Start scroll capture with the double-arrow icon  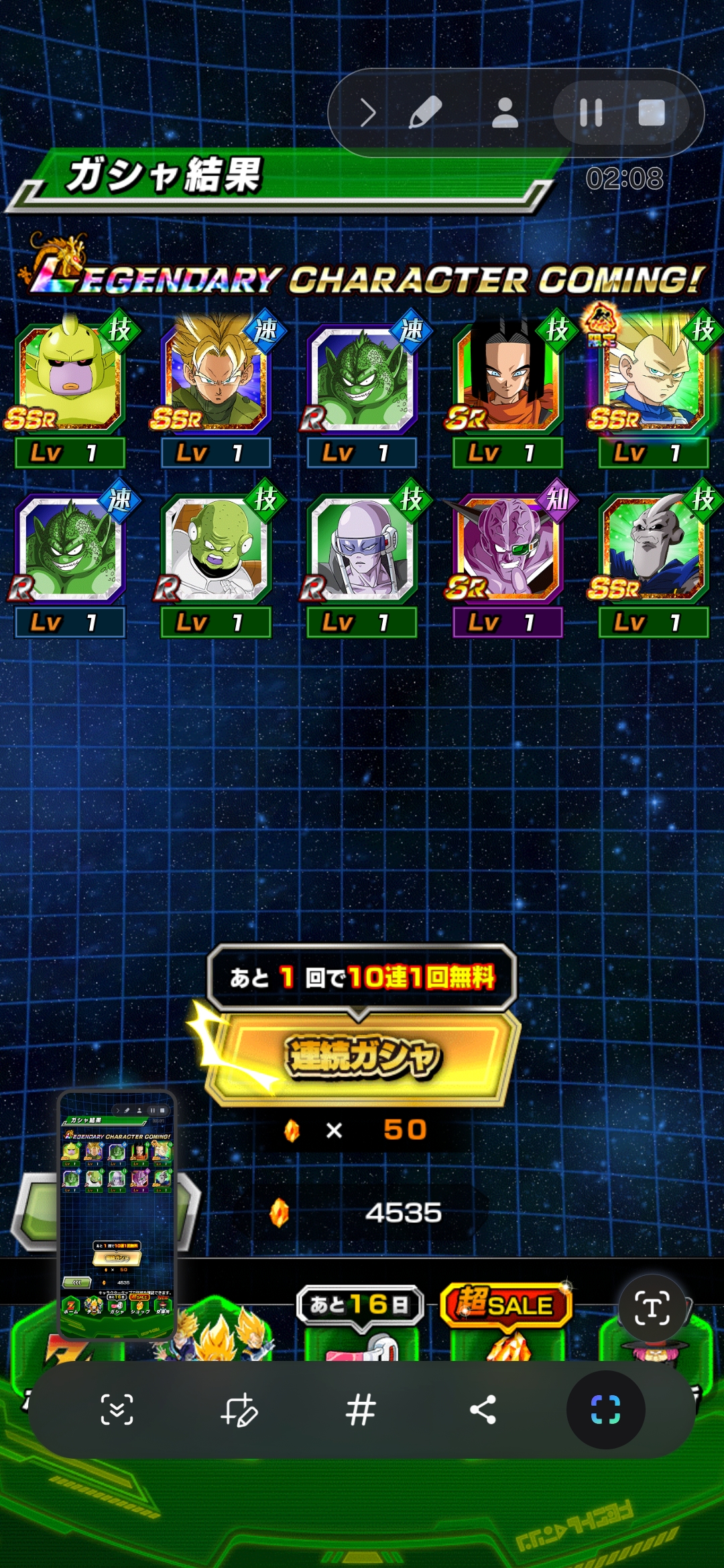coord(117,1409)
